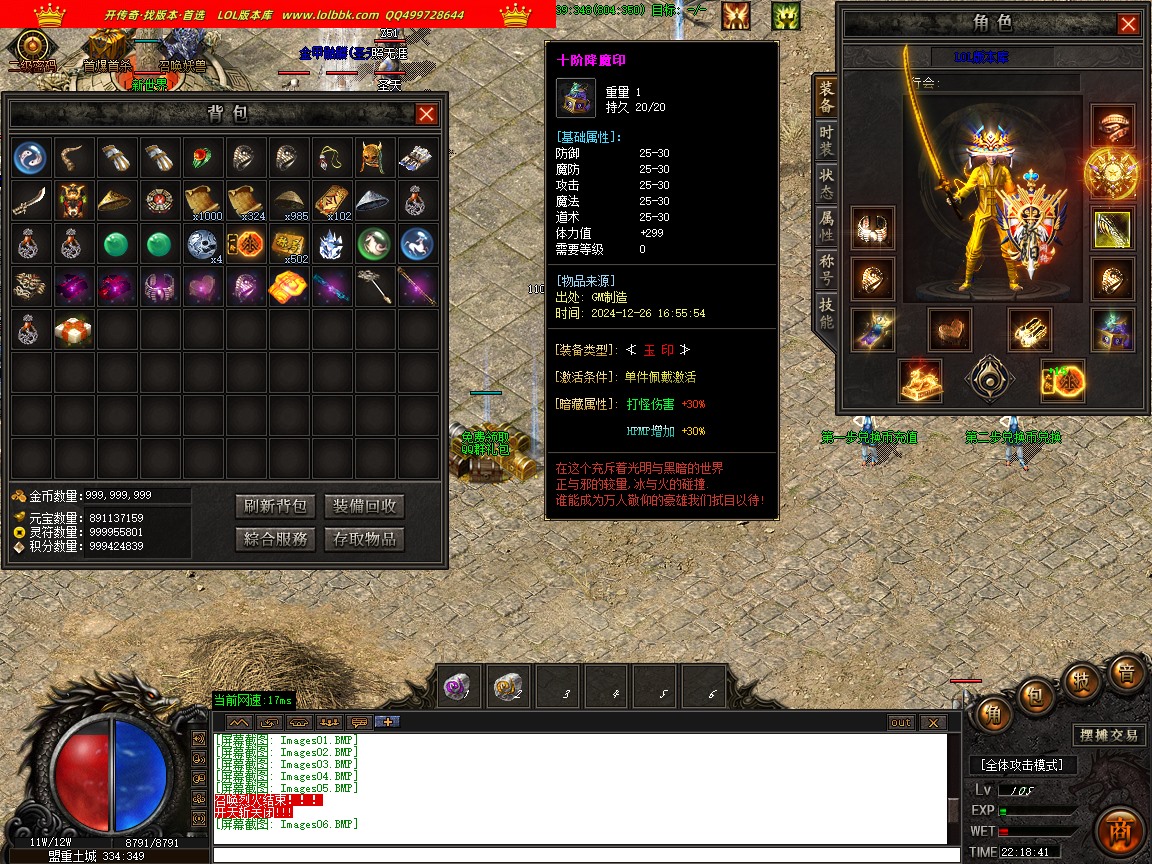Select the yin-yang orb in the backpack
1152x864 pixels.
point(30,157)
